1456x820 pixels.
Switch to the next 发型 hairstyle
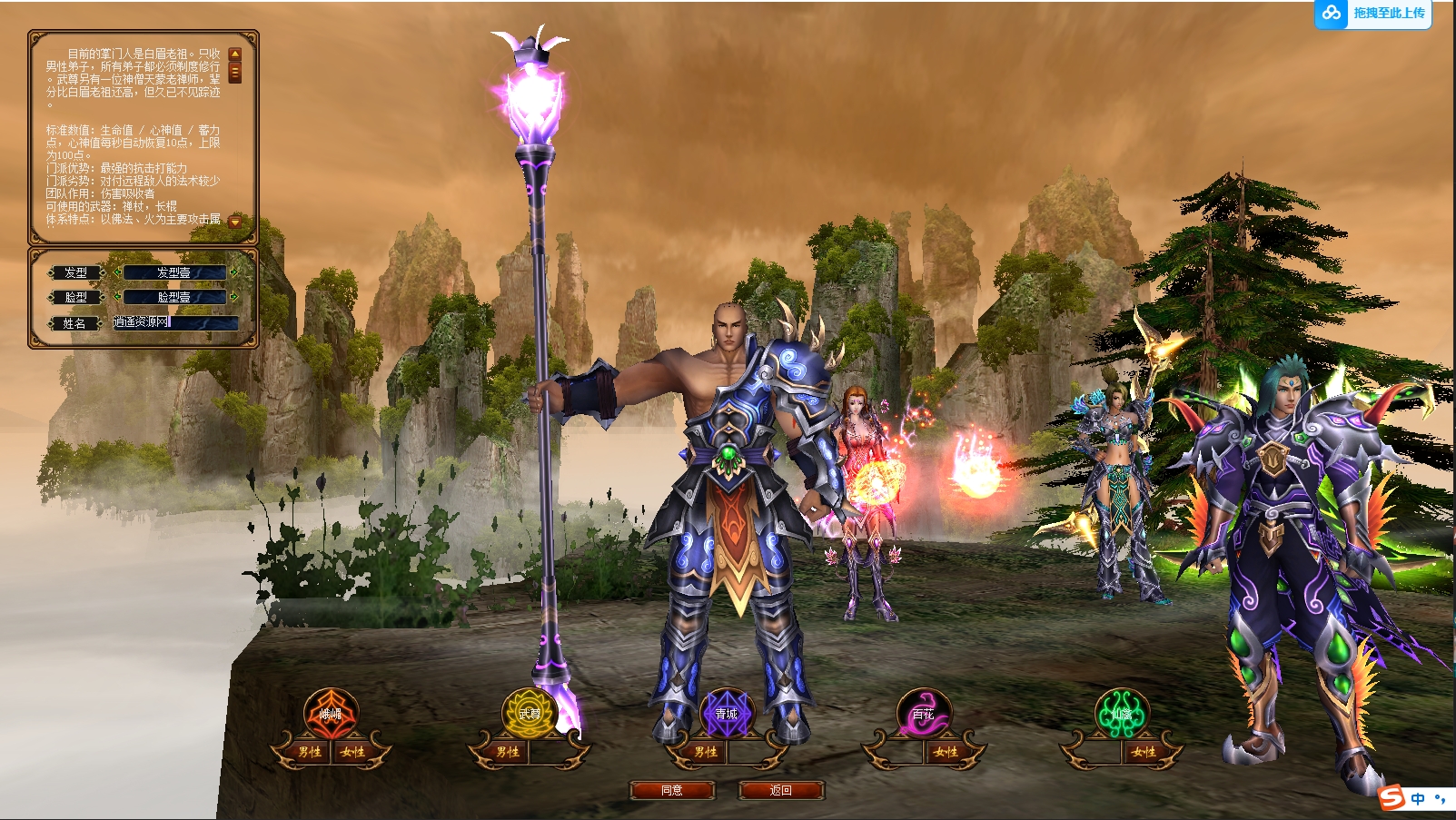(234, 272)
